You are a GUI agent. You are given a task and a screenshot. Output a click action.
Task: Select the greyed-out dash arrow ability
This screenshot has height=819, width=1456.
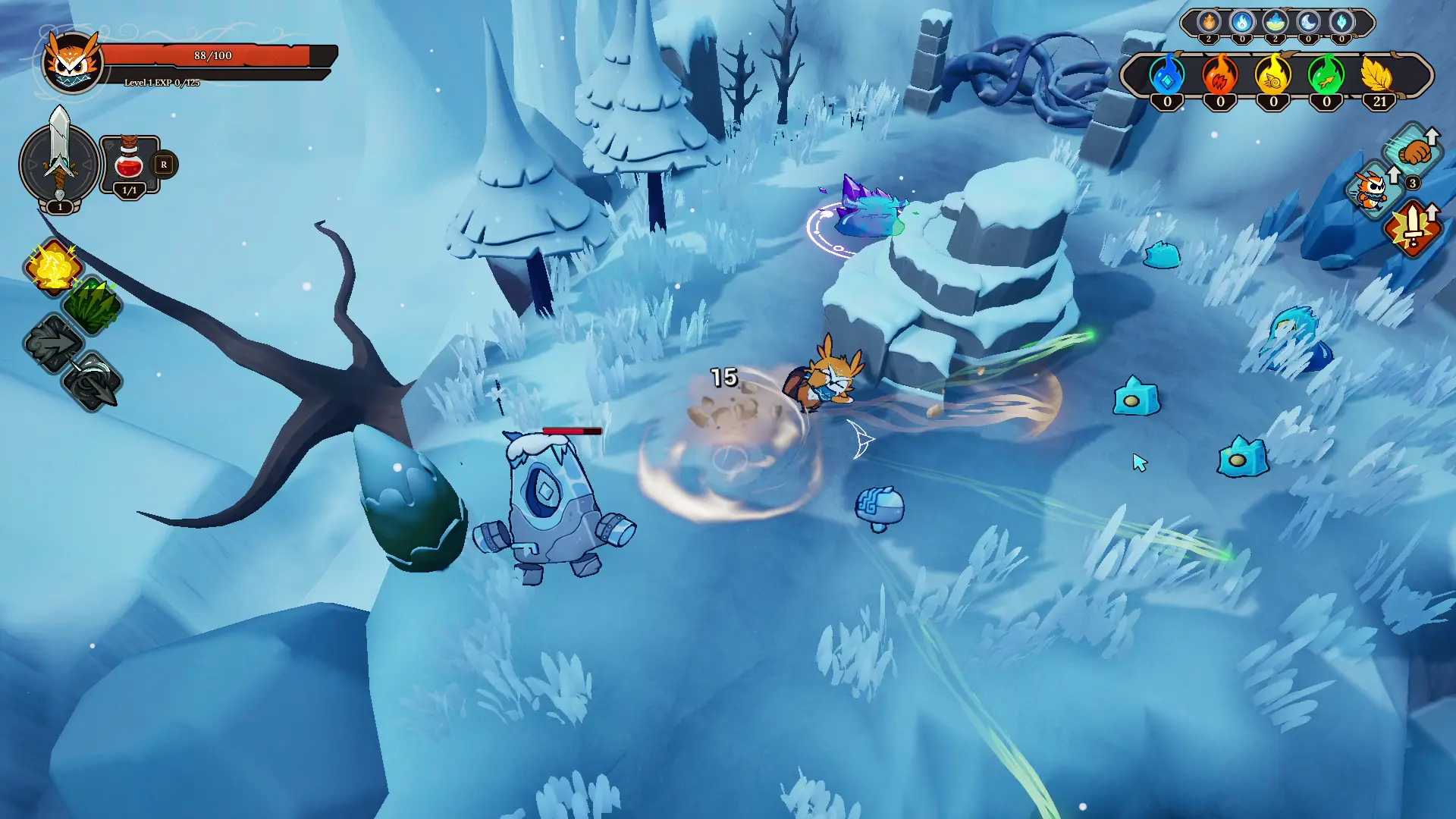[x=53, y=344]
